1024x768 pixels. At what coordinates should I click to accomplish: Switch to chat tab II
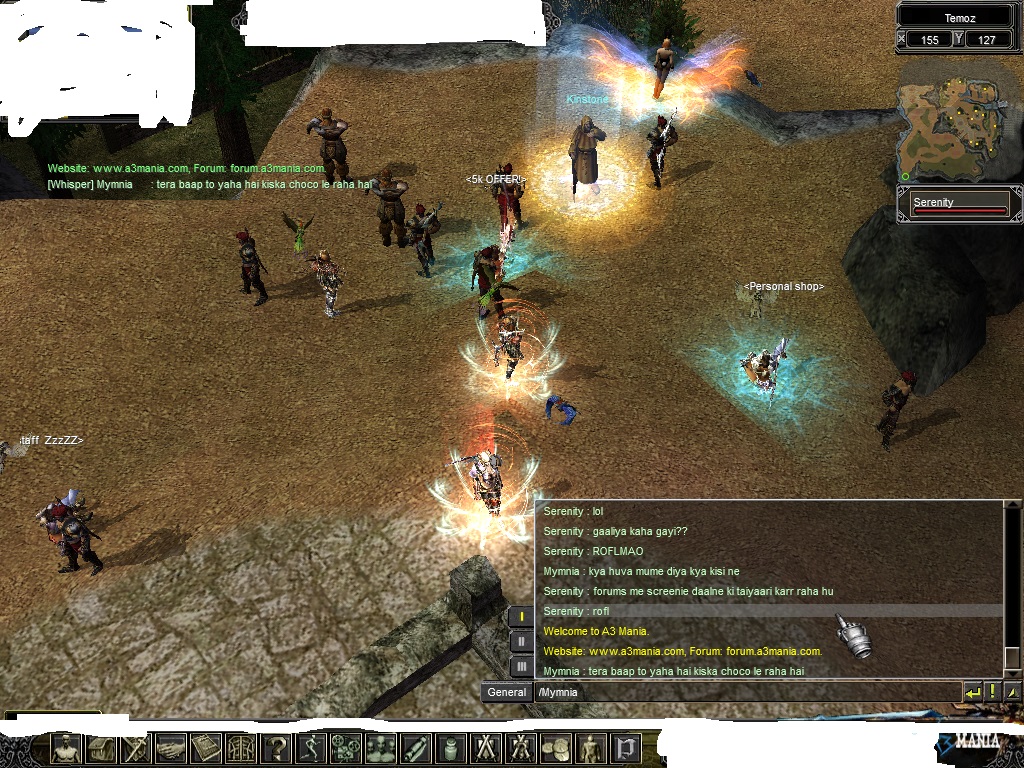[521, 642]
